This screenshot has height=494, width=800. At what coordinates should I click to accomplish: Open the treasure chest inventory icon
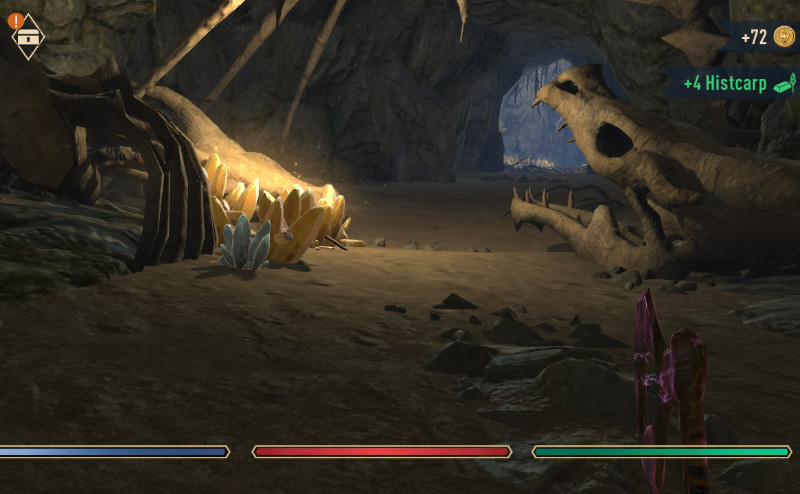click(x=28, y=37)
